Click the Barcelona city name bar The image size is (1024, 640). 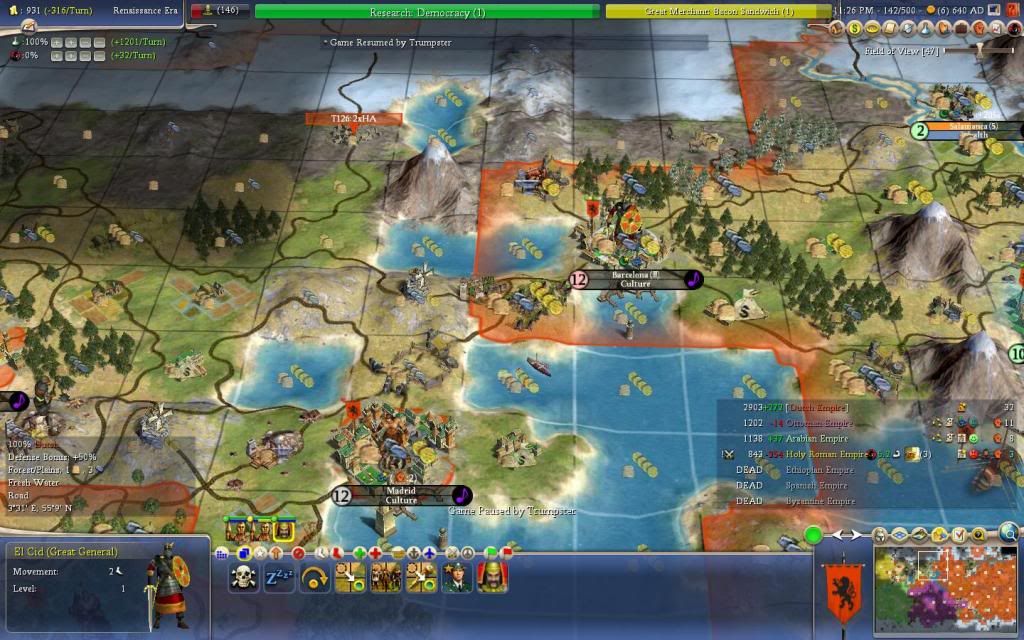[x=635, y=279]
